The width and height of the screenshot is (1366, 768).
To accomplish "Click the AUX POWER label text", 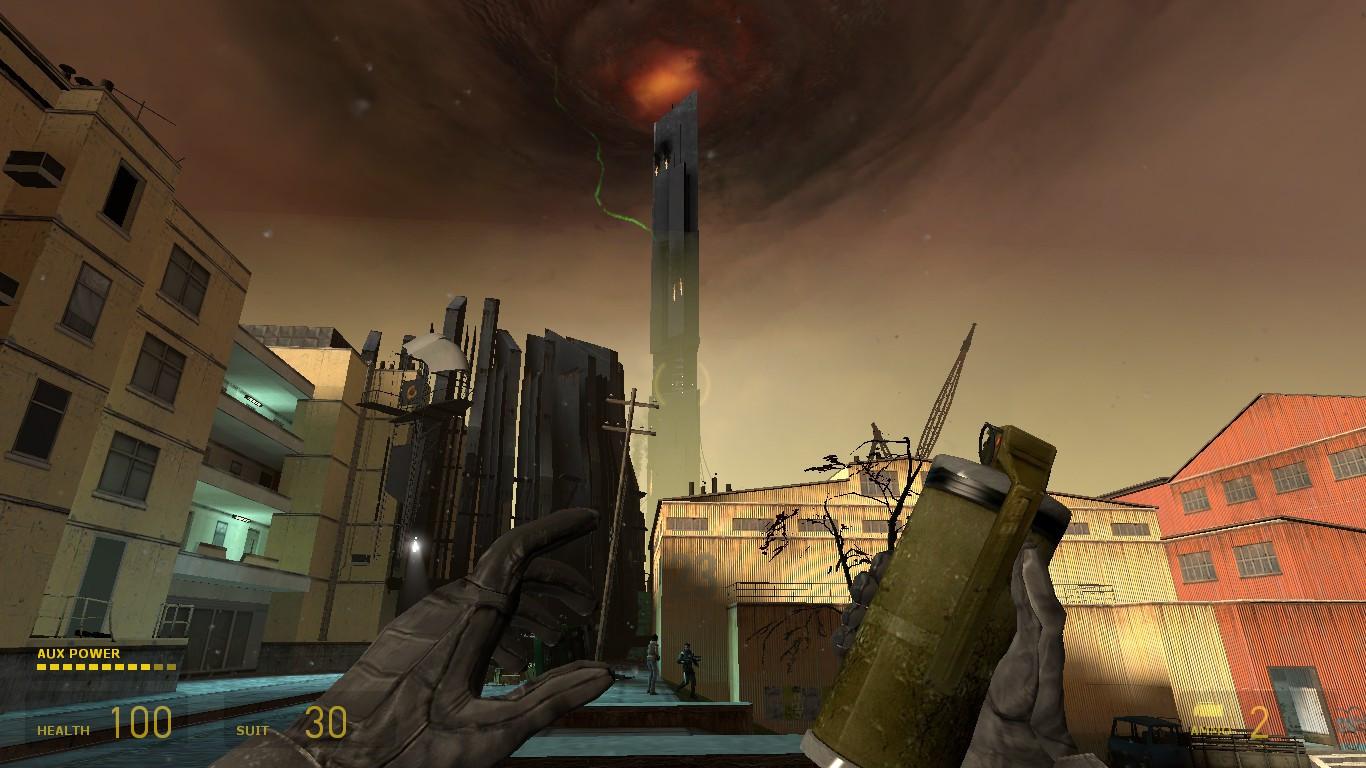I will [78, 655].
